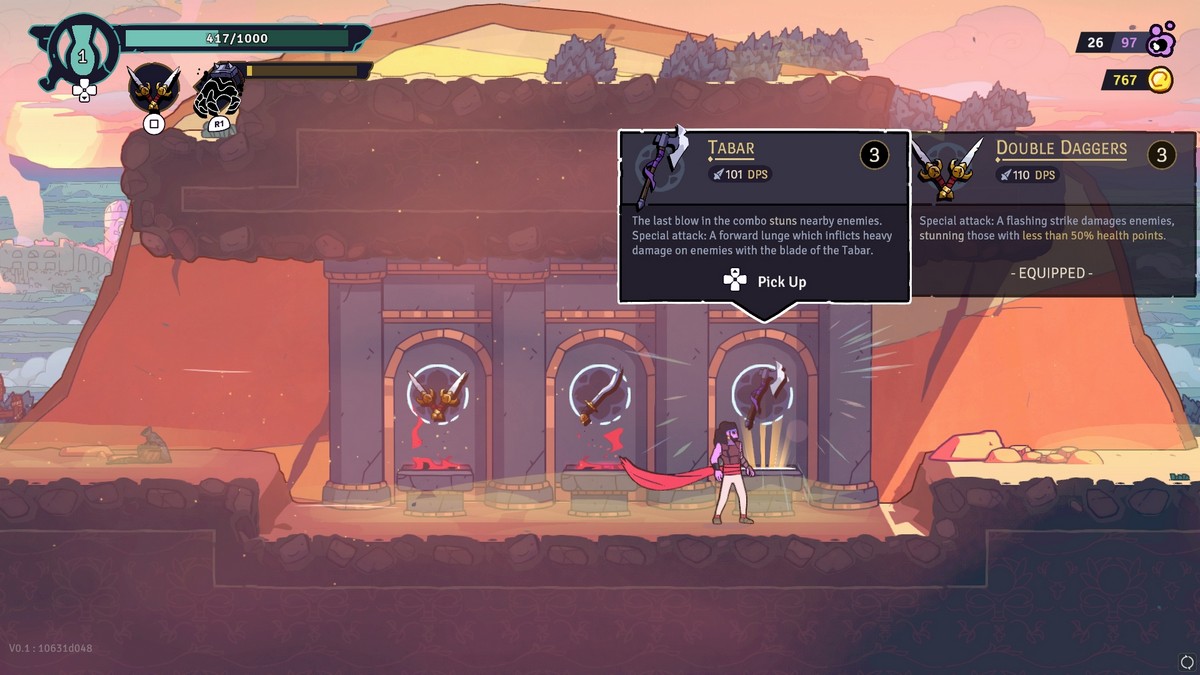Image resolution: width=1200 pixels, height=675 pixels.
Task: Click the purple spirit currency icon
Action: (x=1162, y=40)
